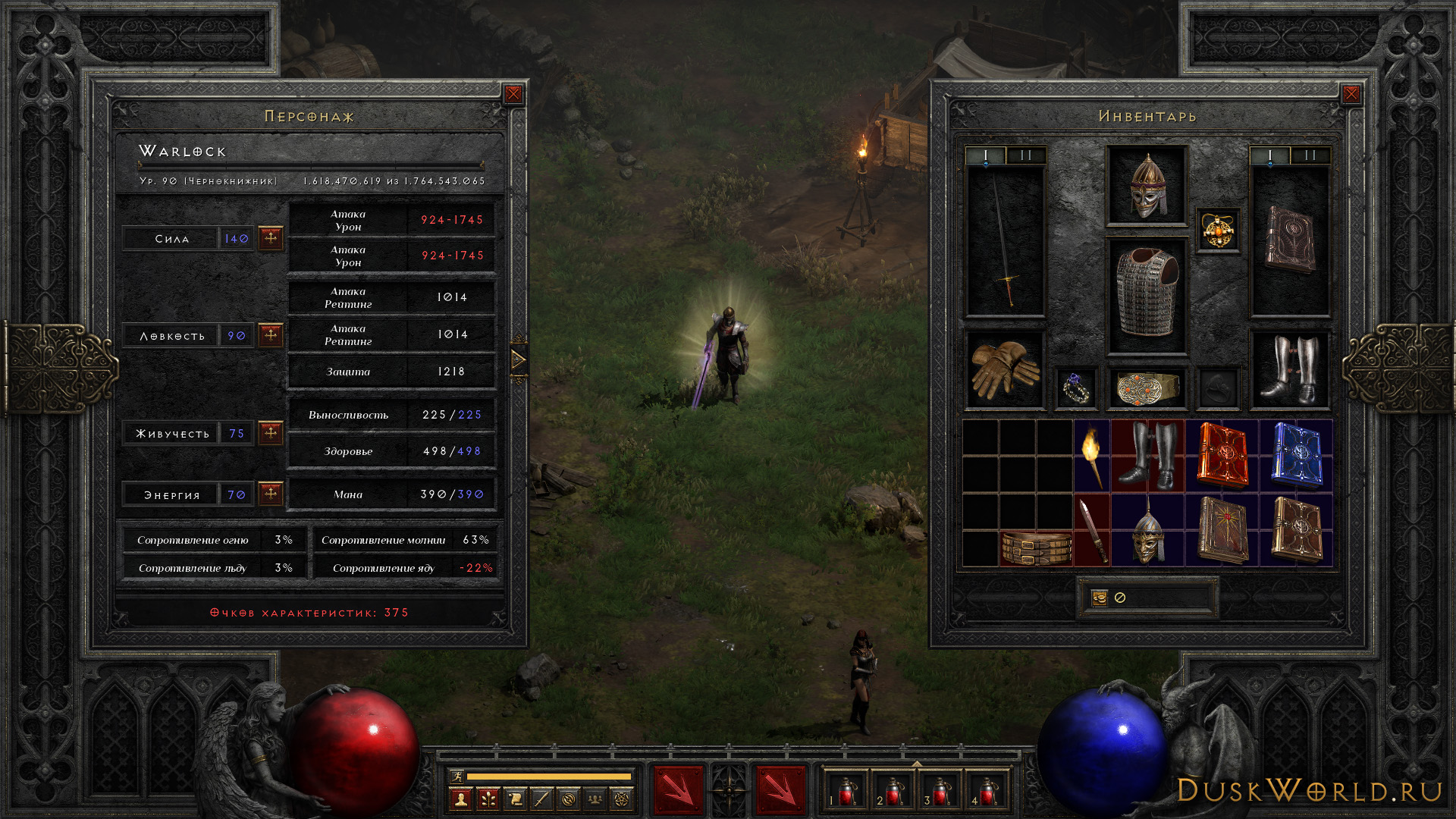Add a point to Ловкость

(x=271, y=335)
